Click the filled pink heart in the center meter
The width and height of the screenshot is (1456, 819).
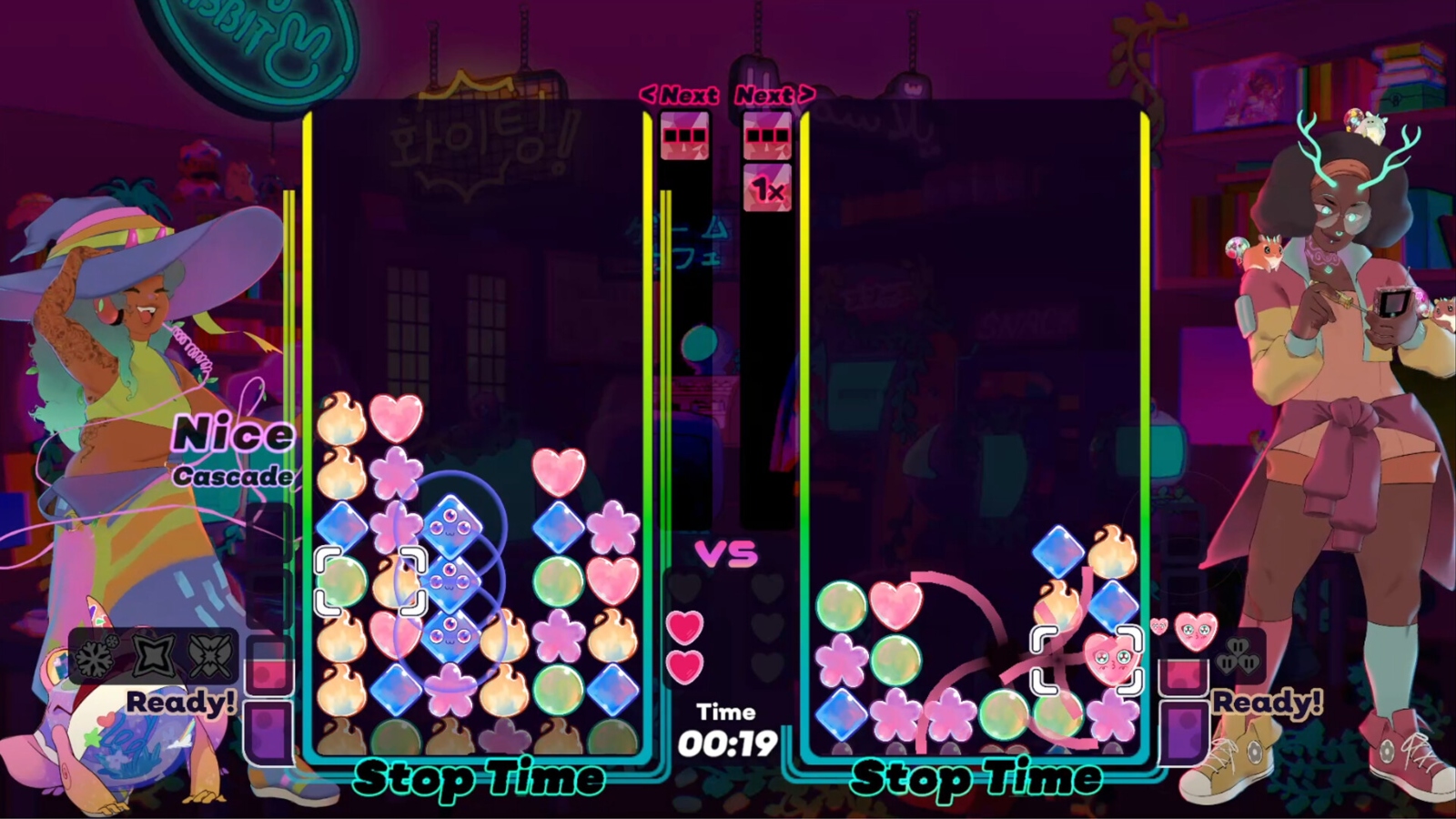pos(686,627)
